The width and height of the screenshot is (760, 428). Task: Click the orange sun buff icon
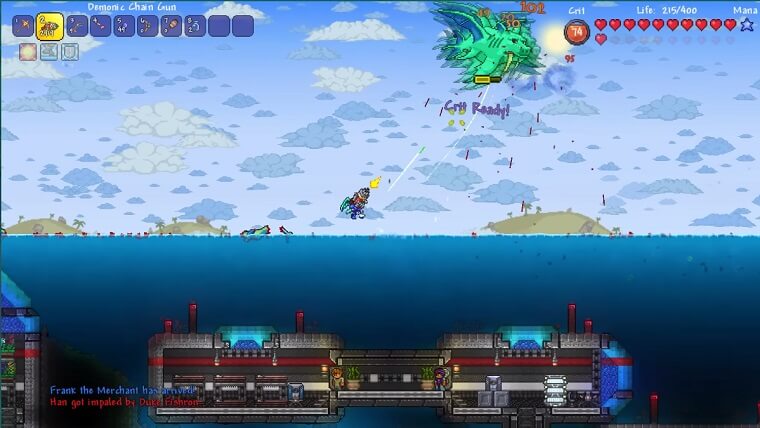tap(27, 52)
